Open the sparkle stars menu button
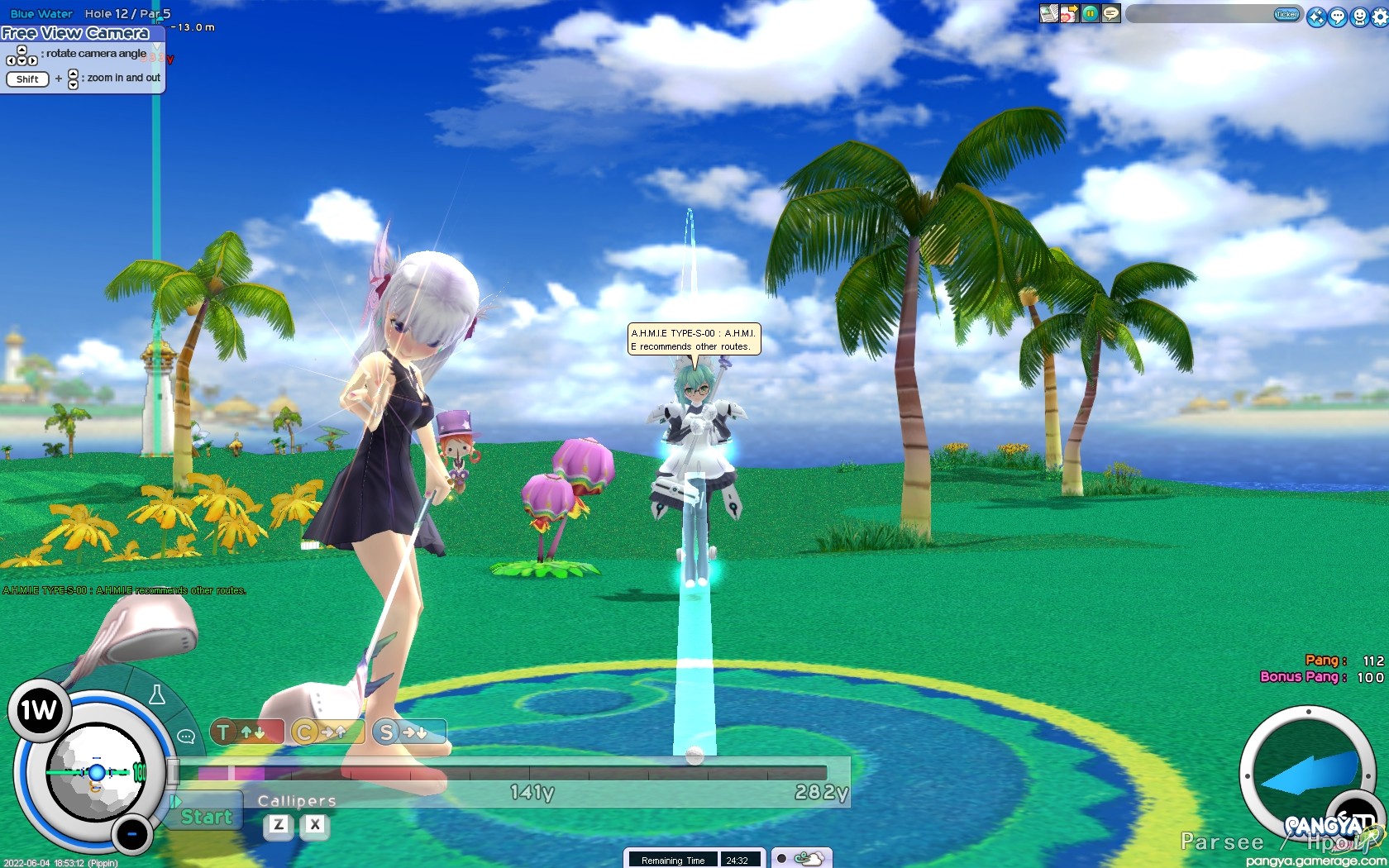The height and width of the screenshot is (868, 1389). tap(1316, 17)
